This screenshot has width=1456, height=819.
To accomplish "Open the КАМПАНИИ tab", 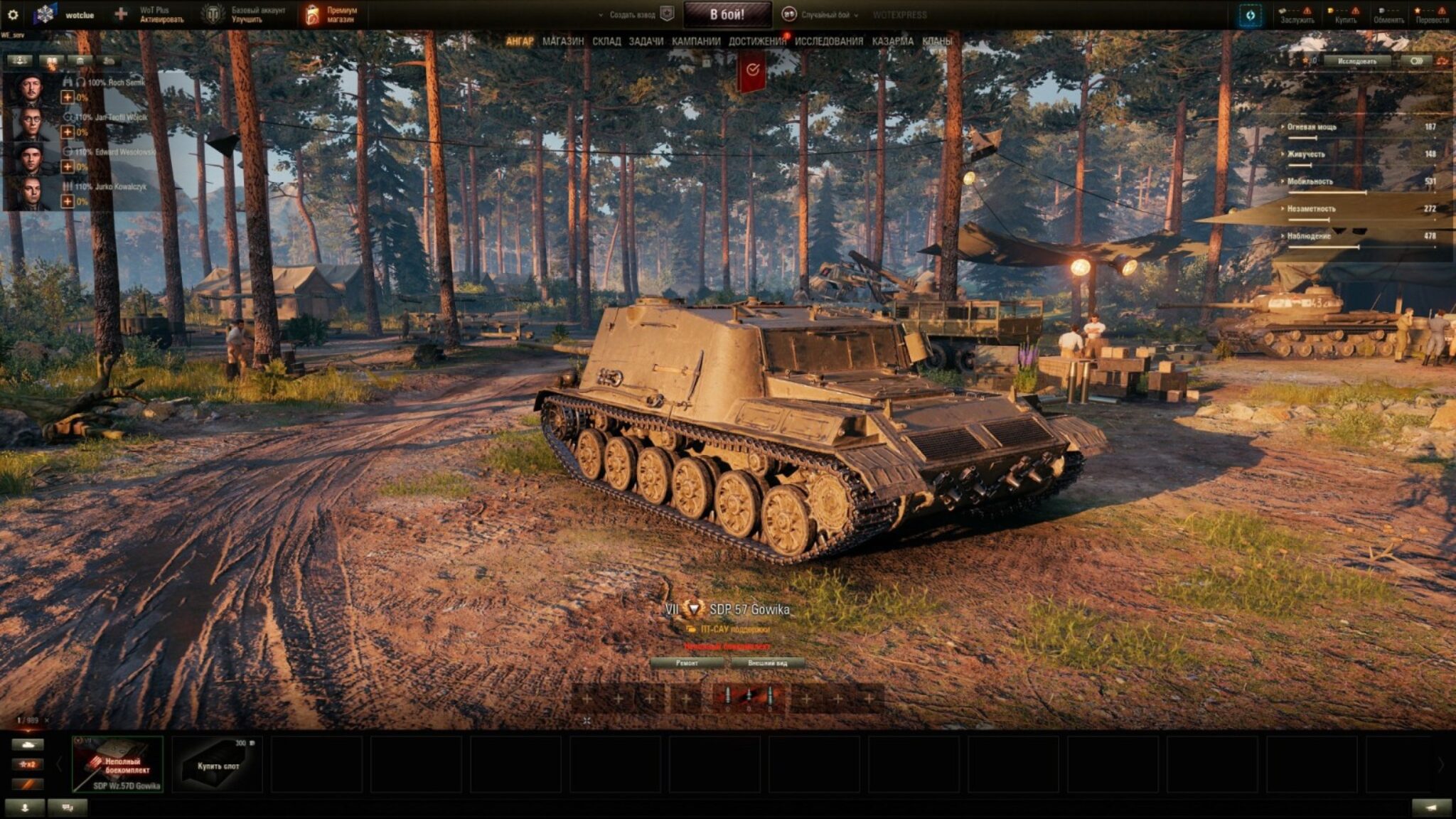I will [696, 41].
